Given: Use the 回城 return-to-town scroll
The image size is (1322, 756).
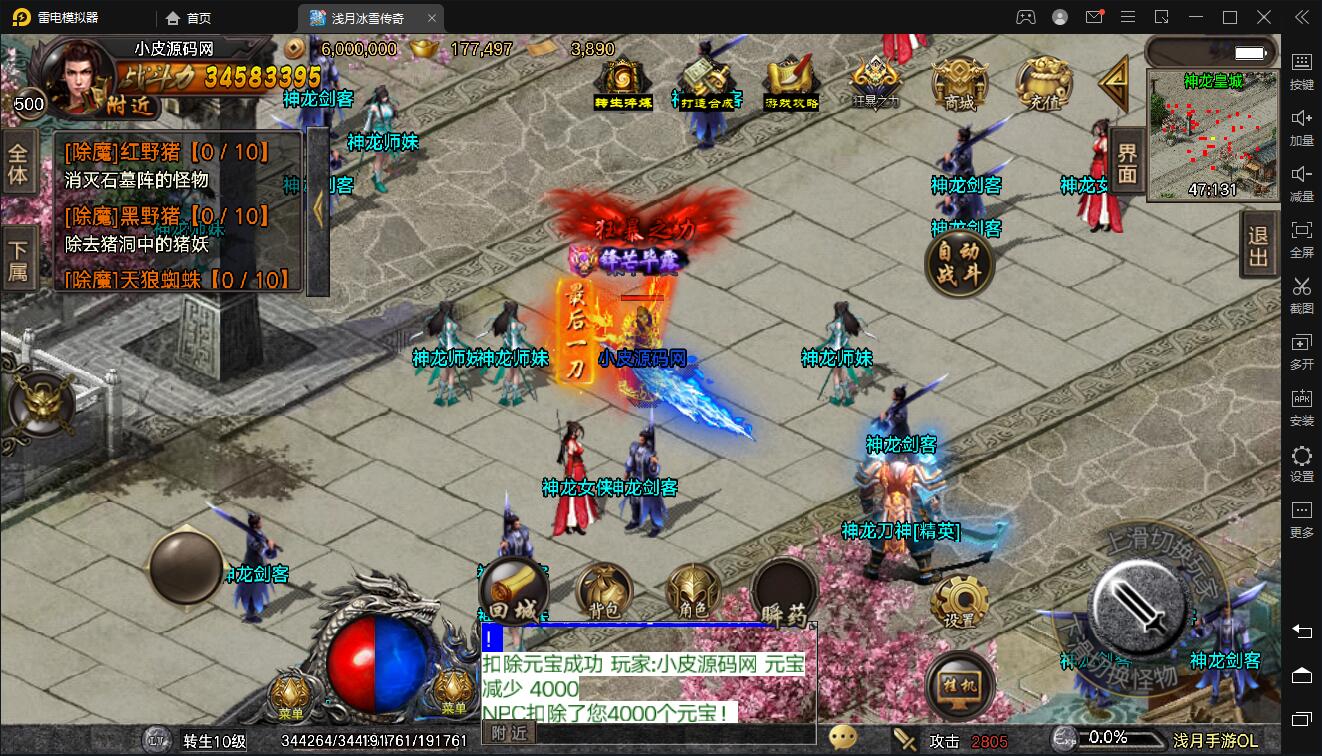Looking at the screenshot, I should coord(513,591).
